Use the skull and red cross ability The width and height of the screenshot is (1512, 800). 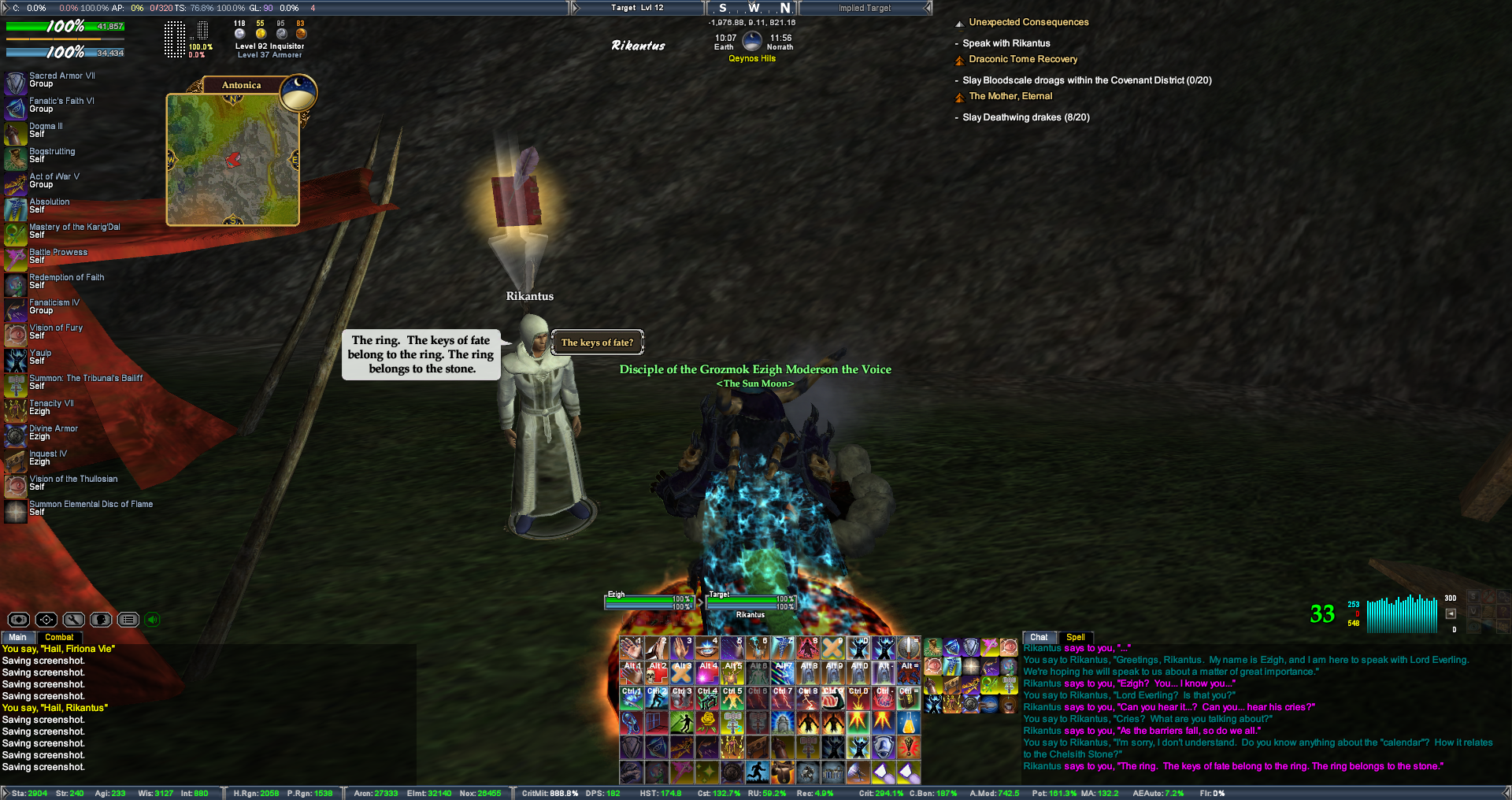(x=657, y=672)
